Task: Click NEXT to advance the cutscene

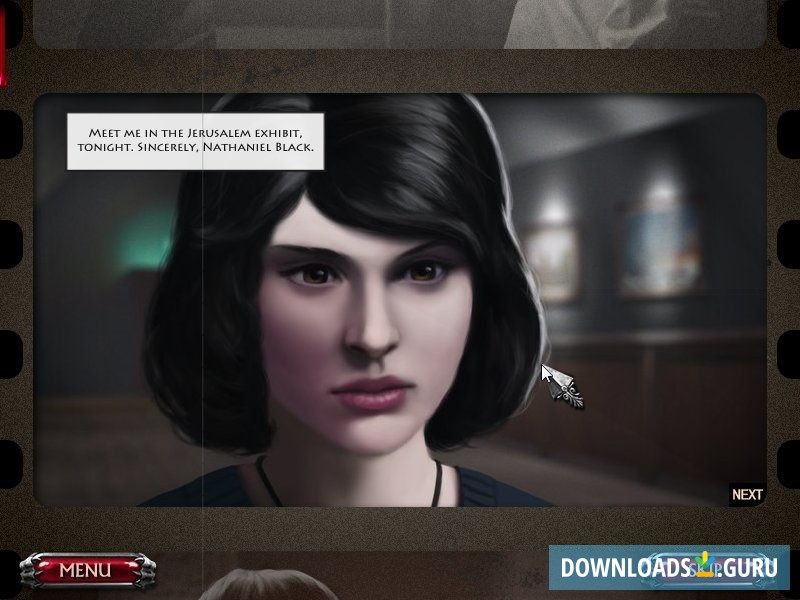Action: pos(747,494)
